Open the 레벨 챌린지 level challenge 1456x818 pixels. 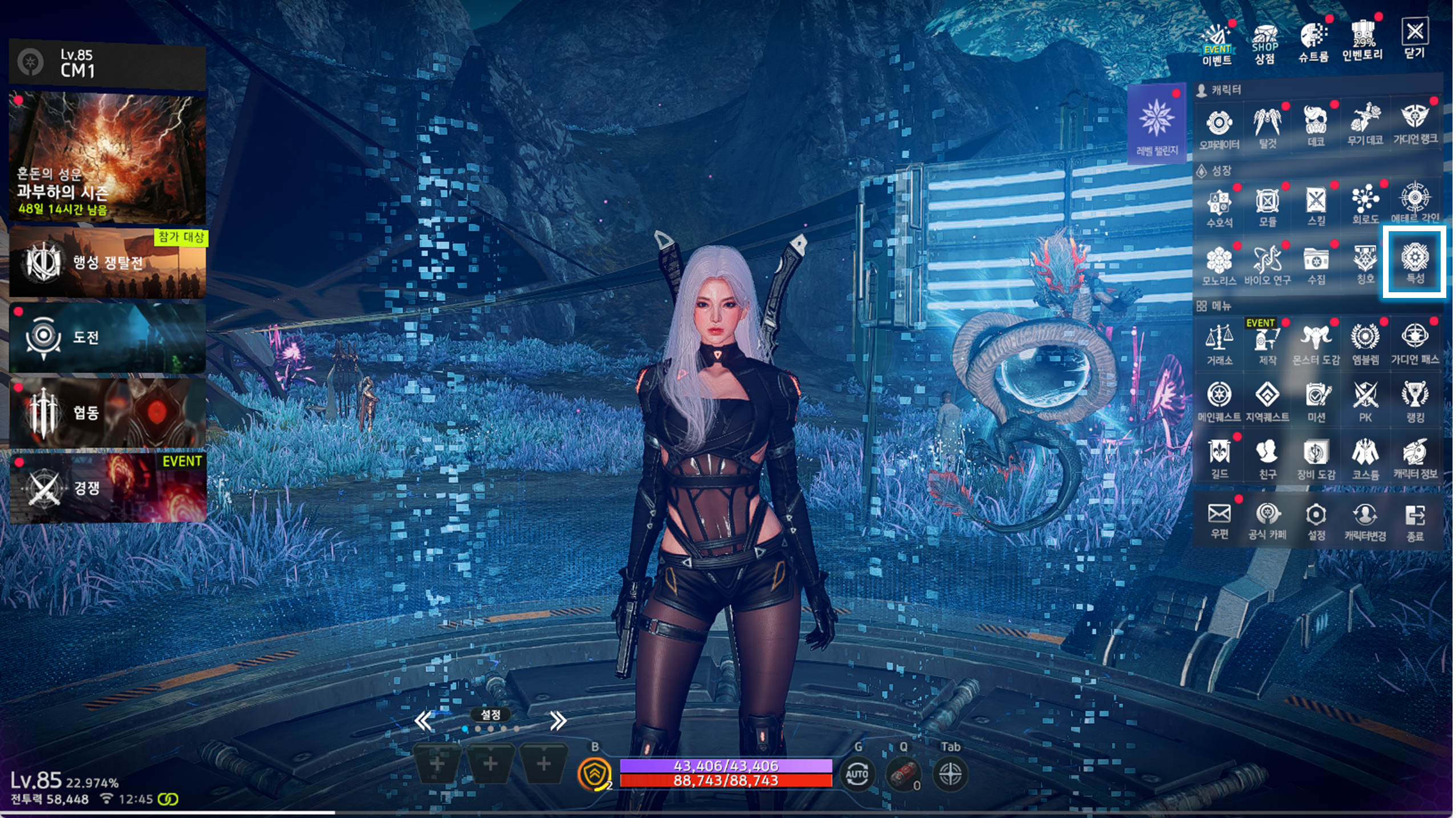coord(1156,125)
